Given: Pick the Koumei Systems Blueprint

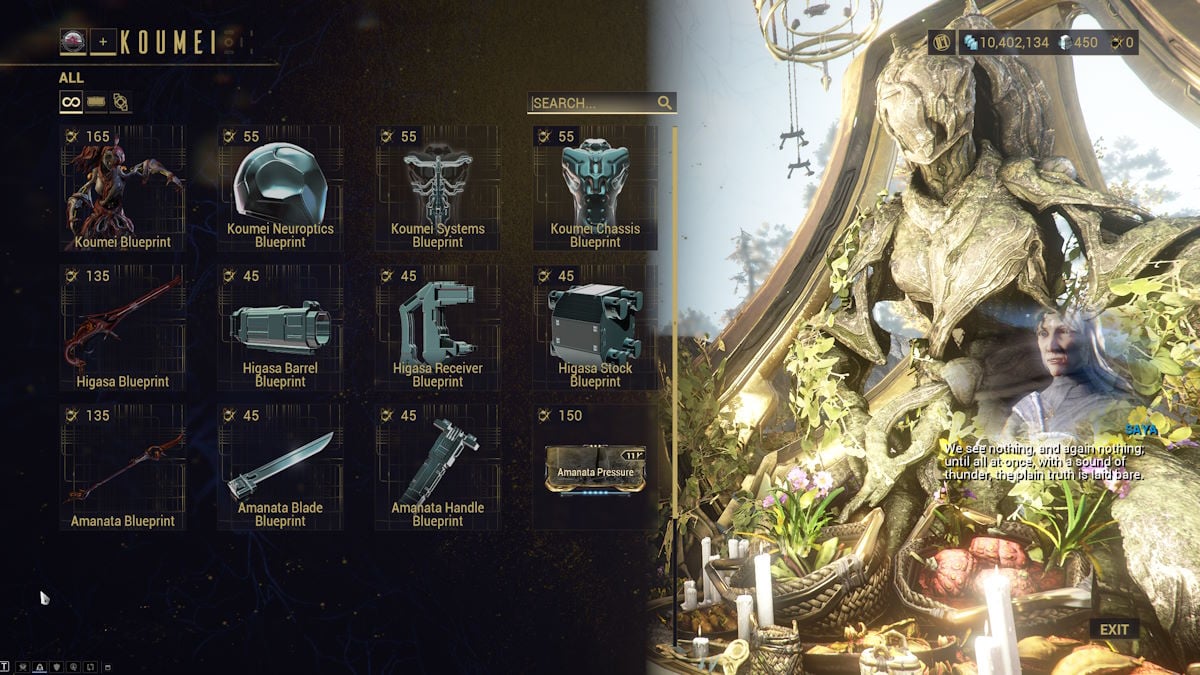Looking at the screenshot, I should [437, 188].
